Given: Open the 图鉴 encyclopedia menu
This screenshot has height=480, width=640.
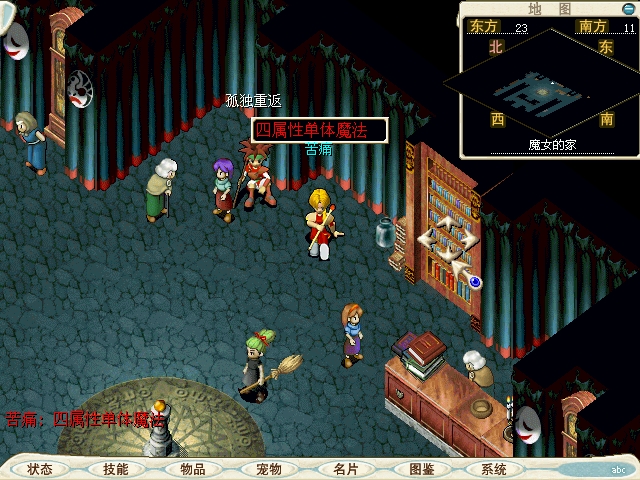Looking at the screenshot, I should [x=421, y=469].
